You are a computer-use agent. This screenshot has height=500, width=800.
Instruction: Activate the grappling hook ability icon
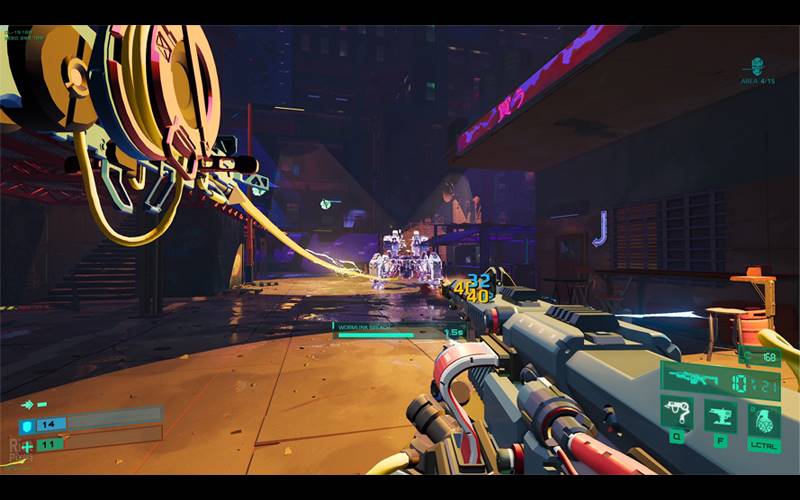pyautogui.click(x=677, y=414)
